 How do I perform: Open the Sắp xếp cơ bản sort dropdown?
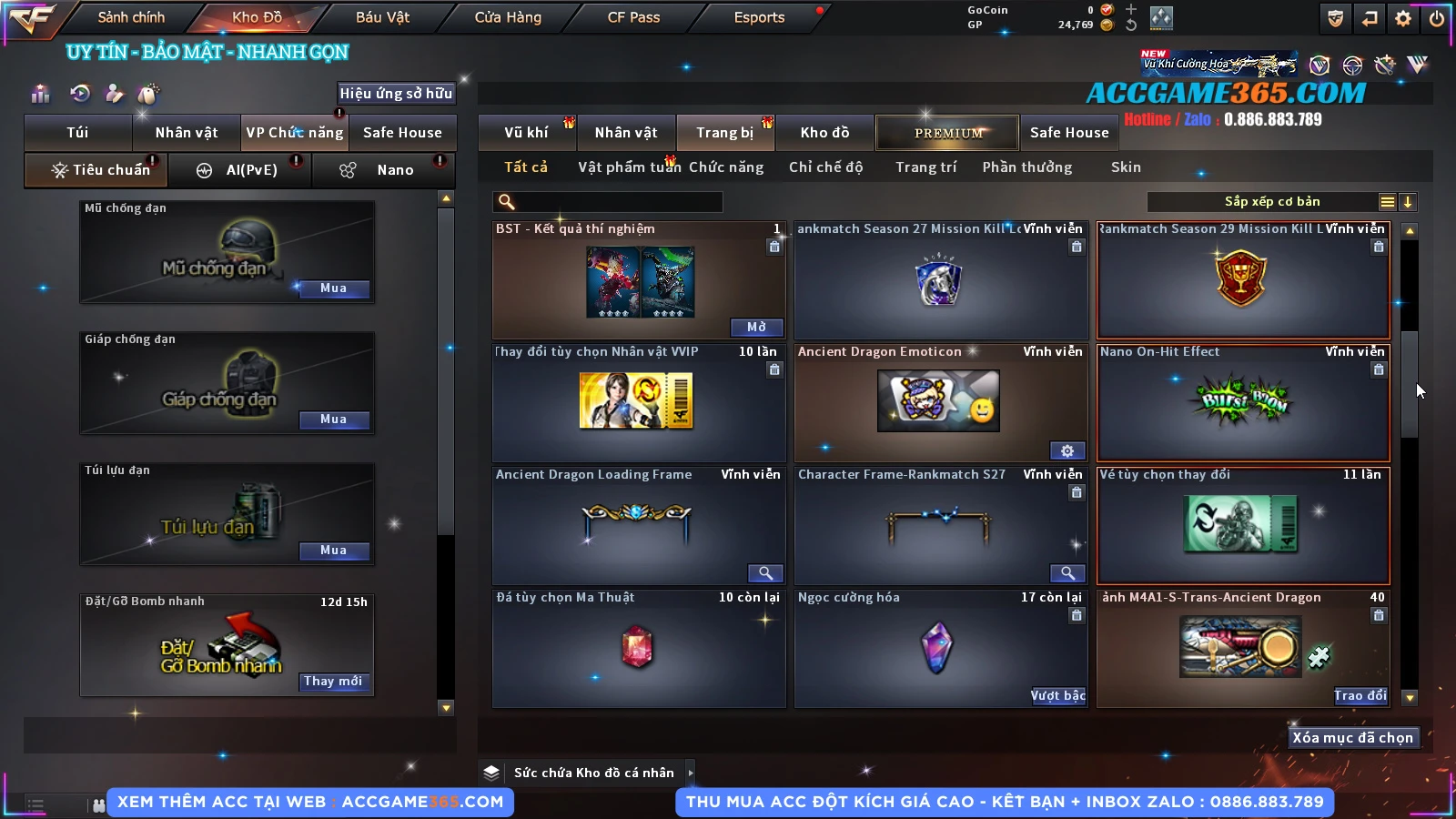[1271, 202]
